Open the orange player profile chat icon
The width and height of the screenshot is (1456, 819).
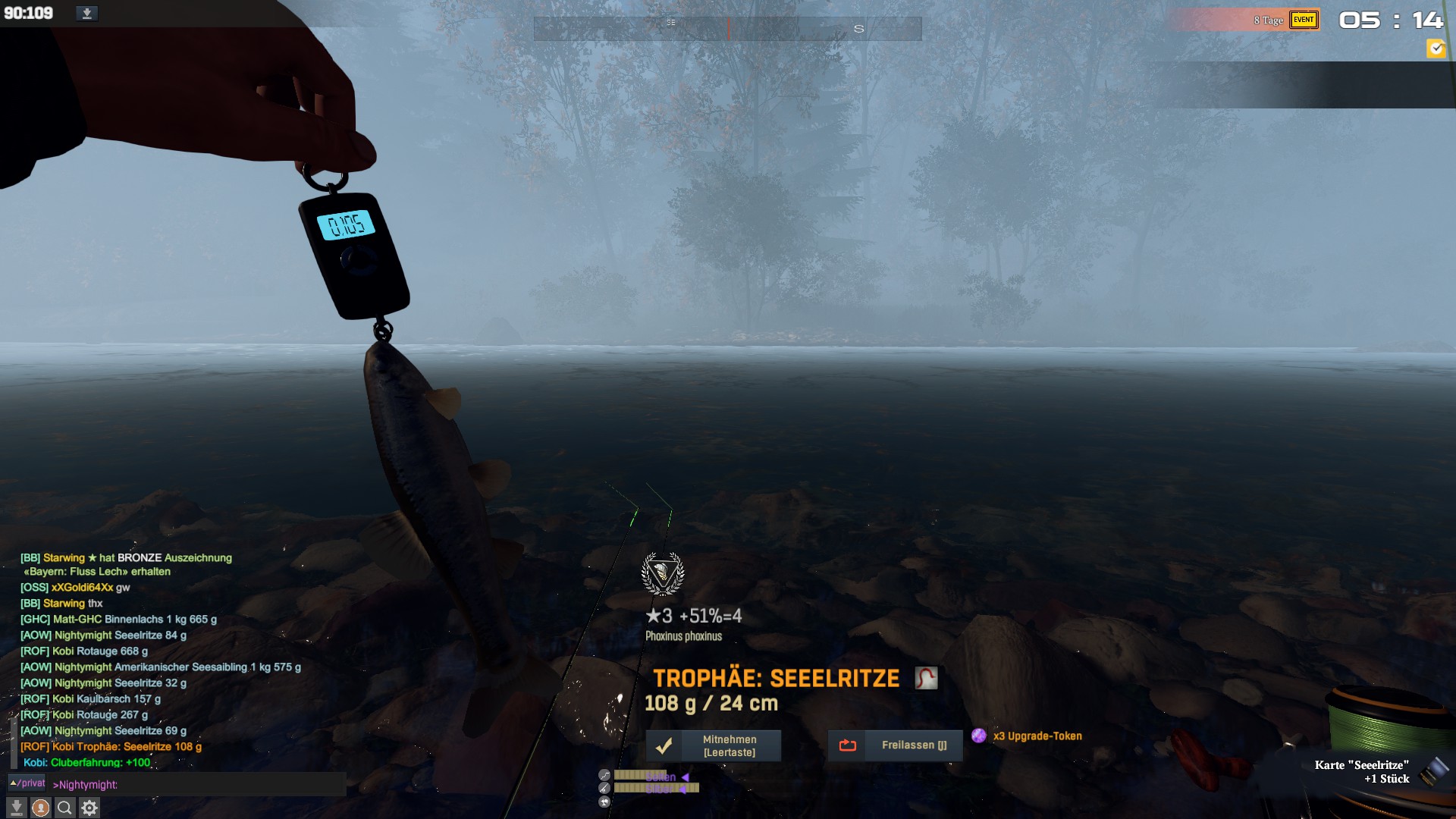coord(41,808)
